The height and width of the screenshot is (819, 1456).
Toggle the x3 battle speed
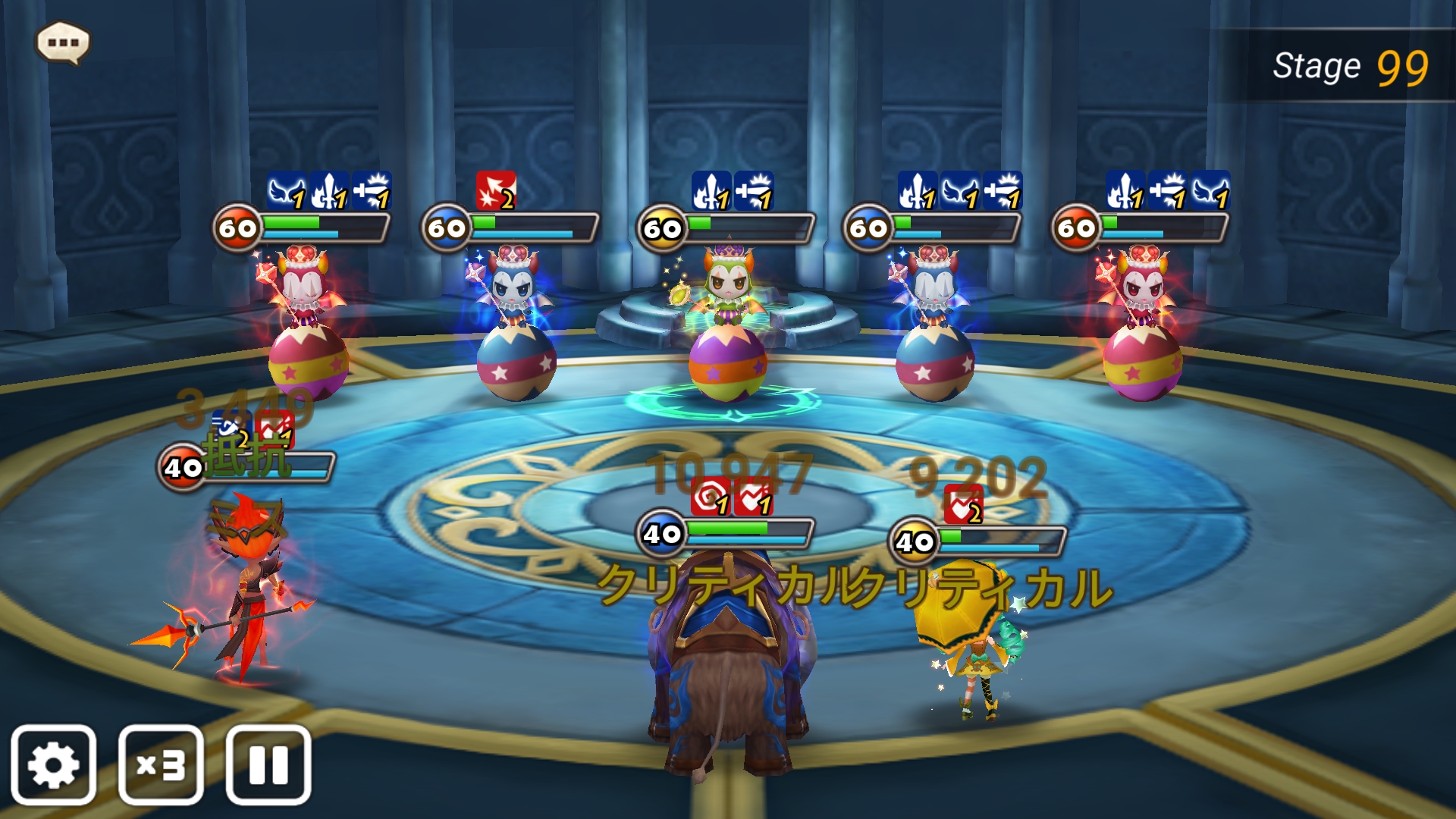point(161,764)
